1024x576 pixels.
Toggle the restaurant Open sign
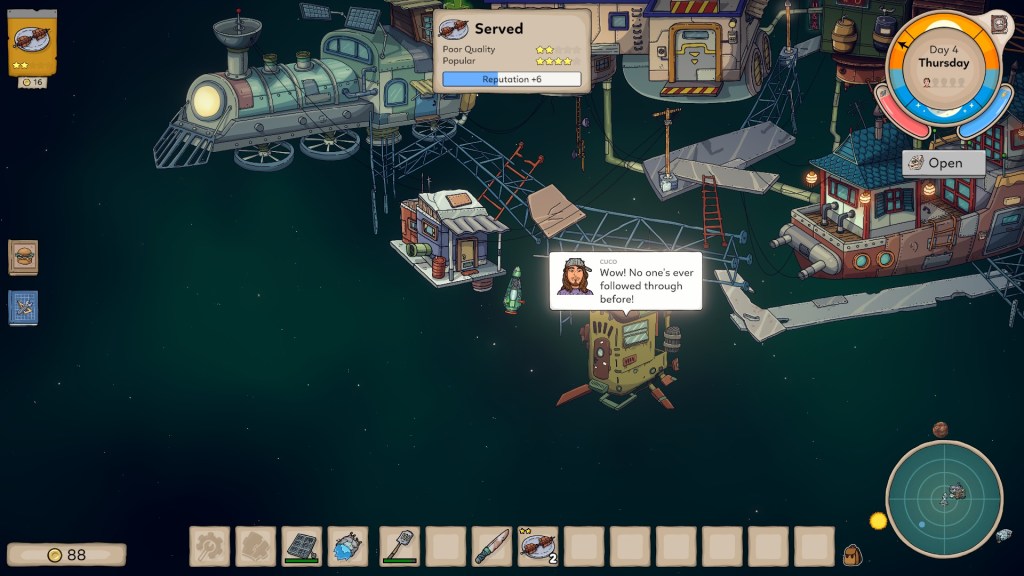point(943,163)
